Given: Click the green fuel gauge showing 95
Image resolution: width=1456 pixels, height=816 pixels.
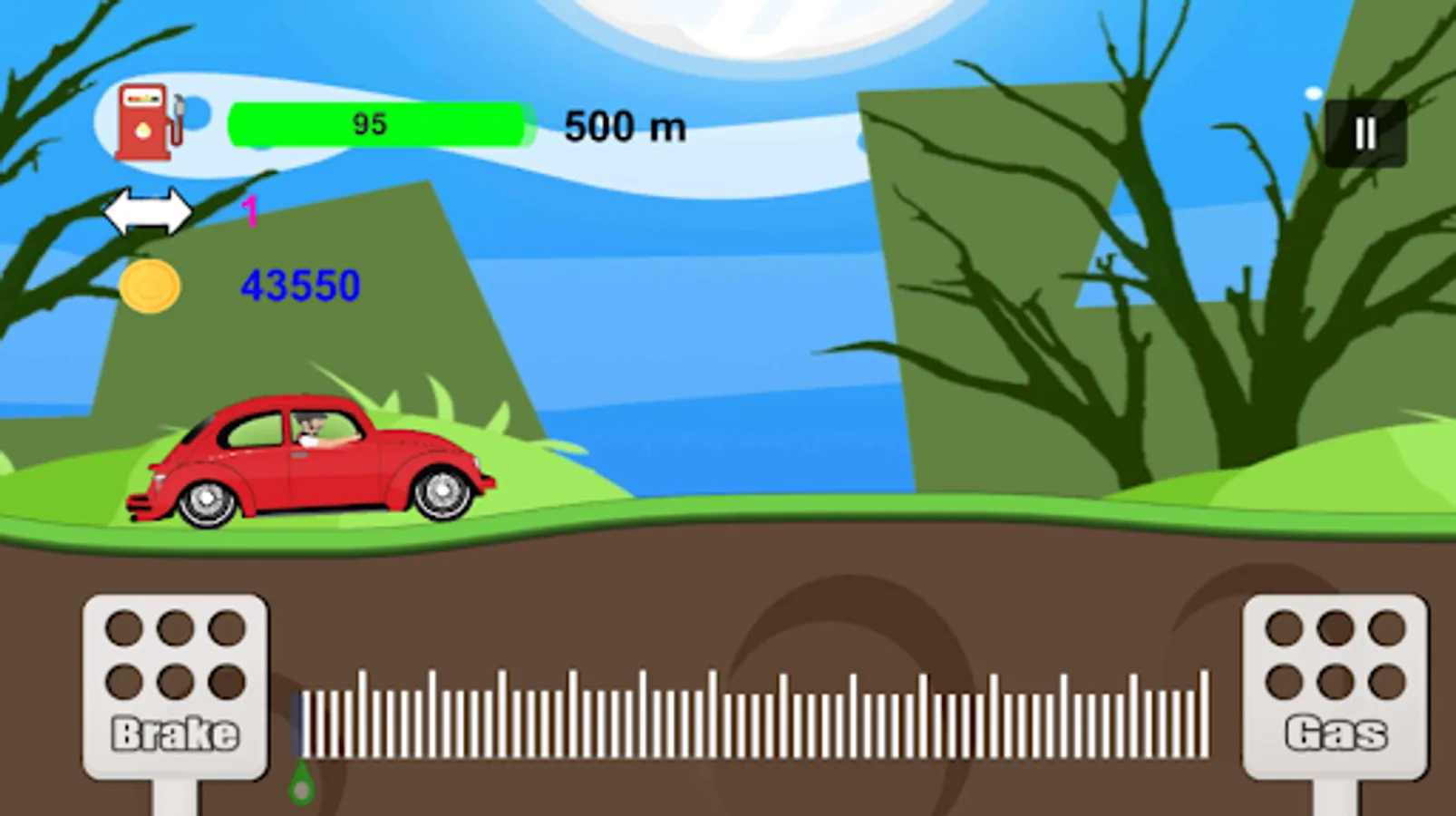Looking at the screenshot, I should coord(378,123).
